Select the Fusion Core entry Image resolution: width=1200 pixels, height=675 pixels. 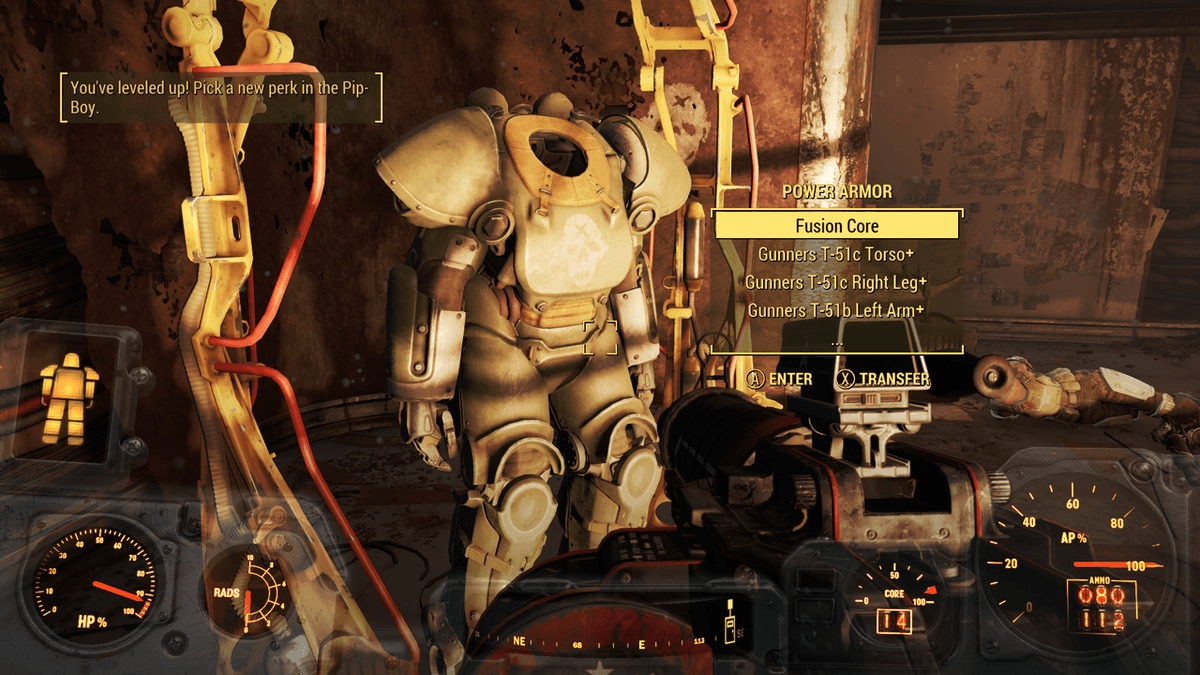tap(837, 226)
